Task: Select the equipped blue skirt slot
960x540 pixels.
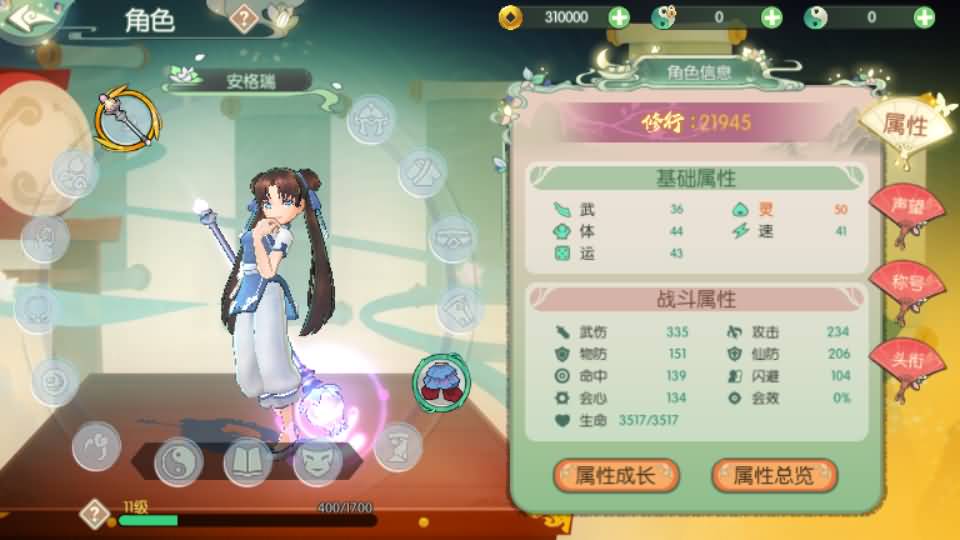Action: pos(437,380)
